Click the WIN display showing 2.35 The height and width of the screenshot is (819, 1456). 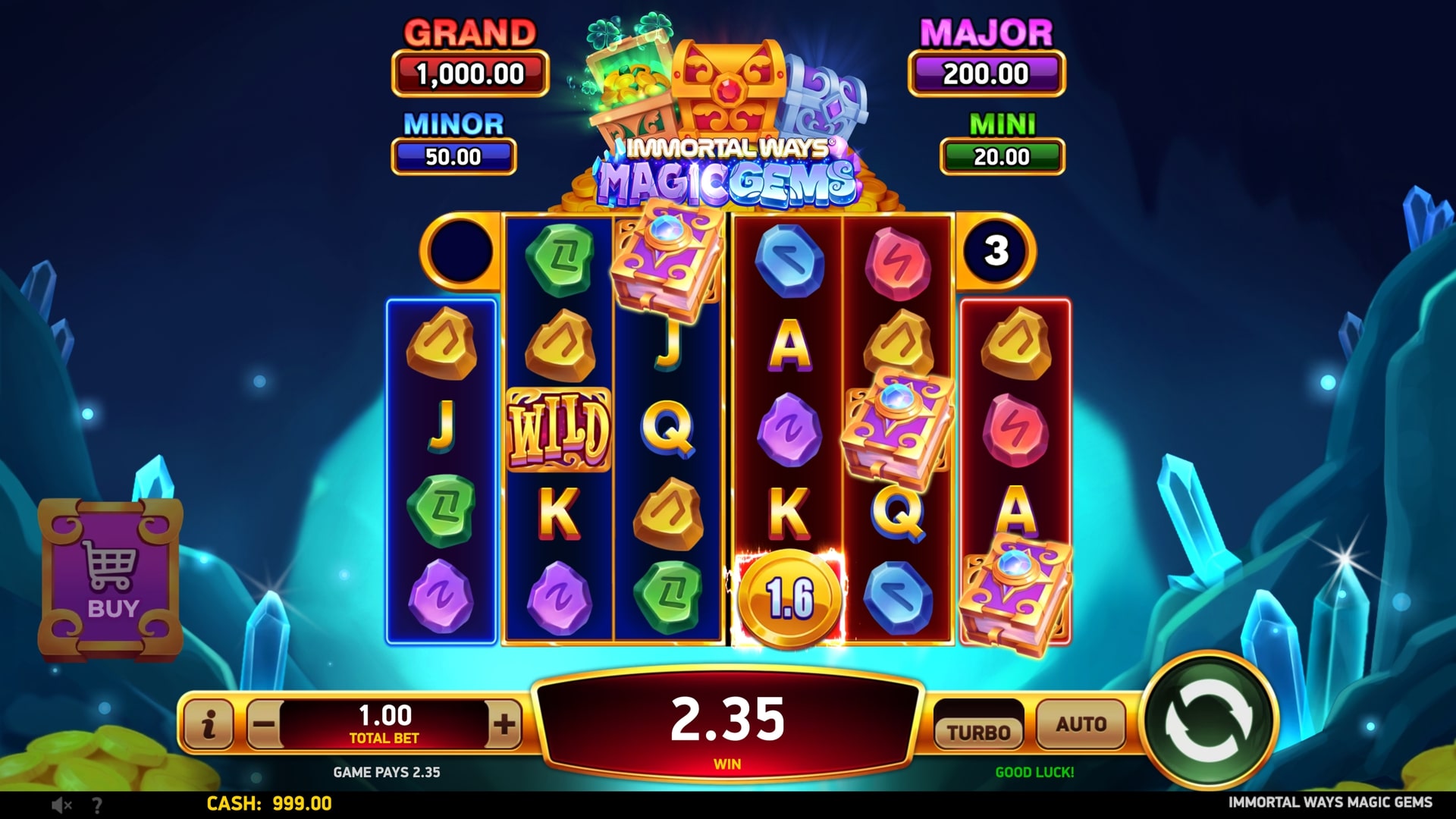726,720
